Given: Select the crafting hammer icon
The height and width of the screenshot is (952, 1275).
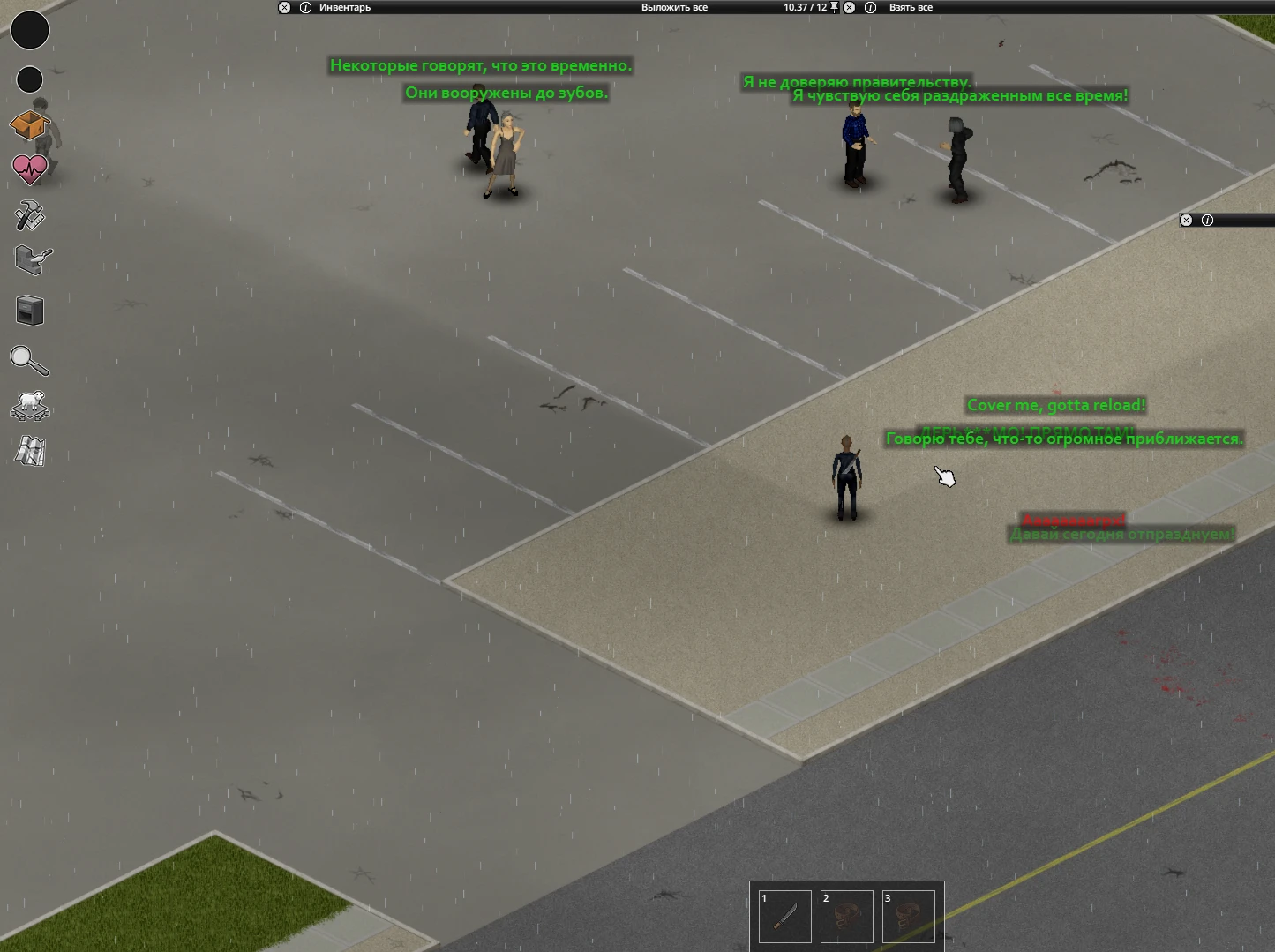Looking at the screenshot, I should (x=30, y=216).
